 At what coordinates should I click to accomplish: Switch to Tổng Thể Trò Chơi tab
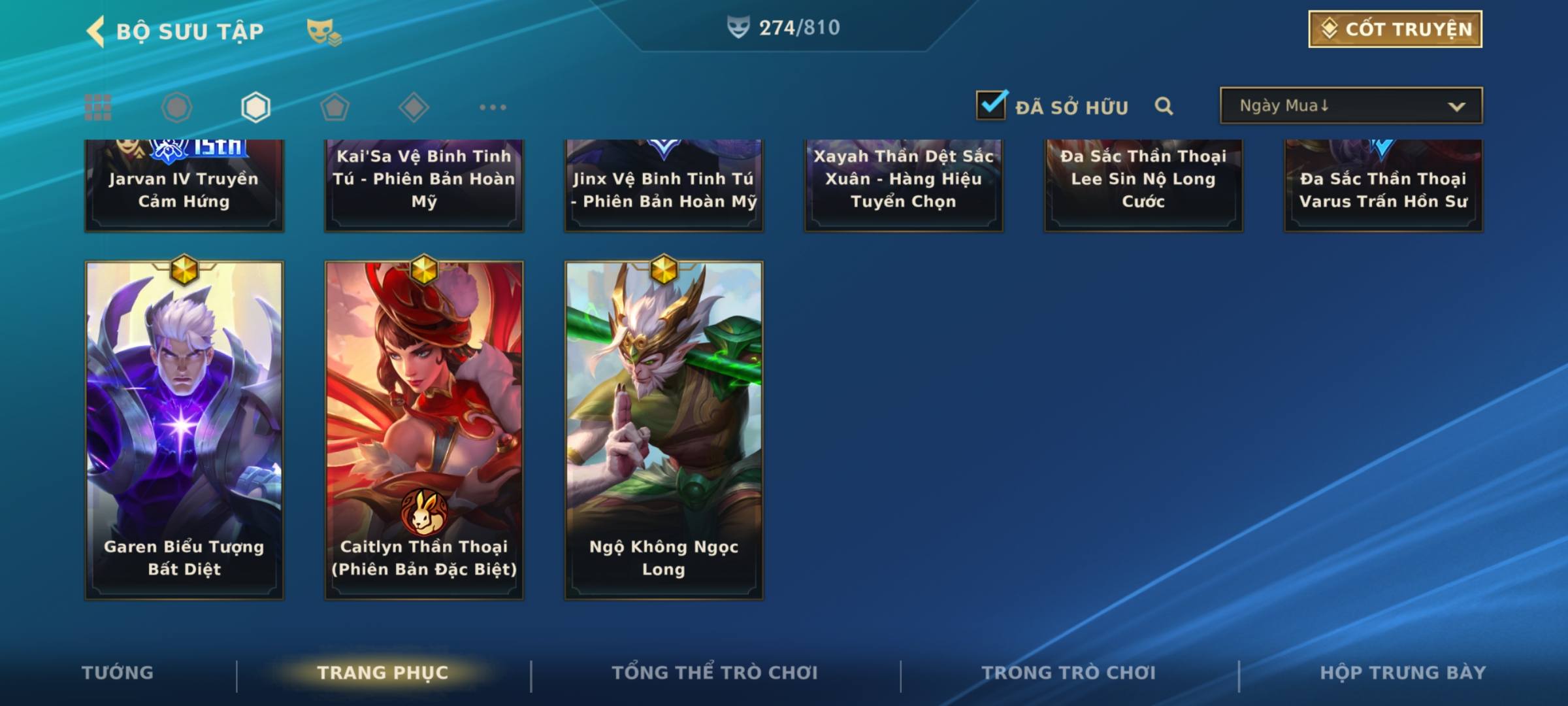715,673
